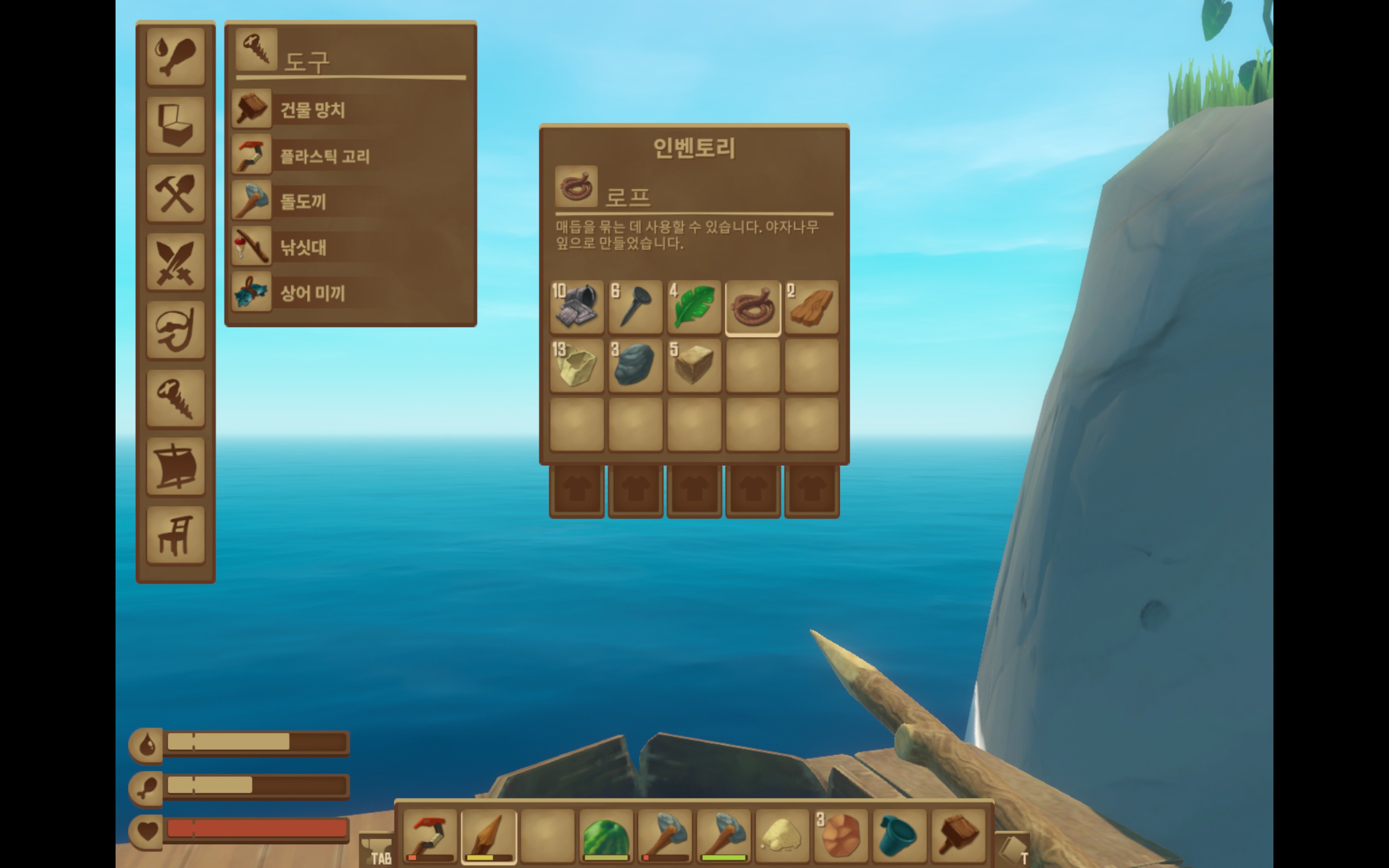Pick the 돌도끼 stone axe recipe

click(x=302, y=201)
